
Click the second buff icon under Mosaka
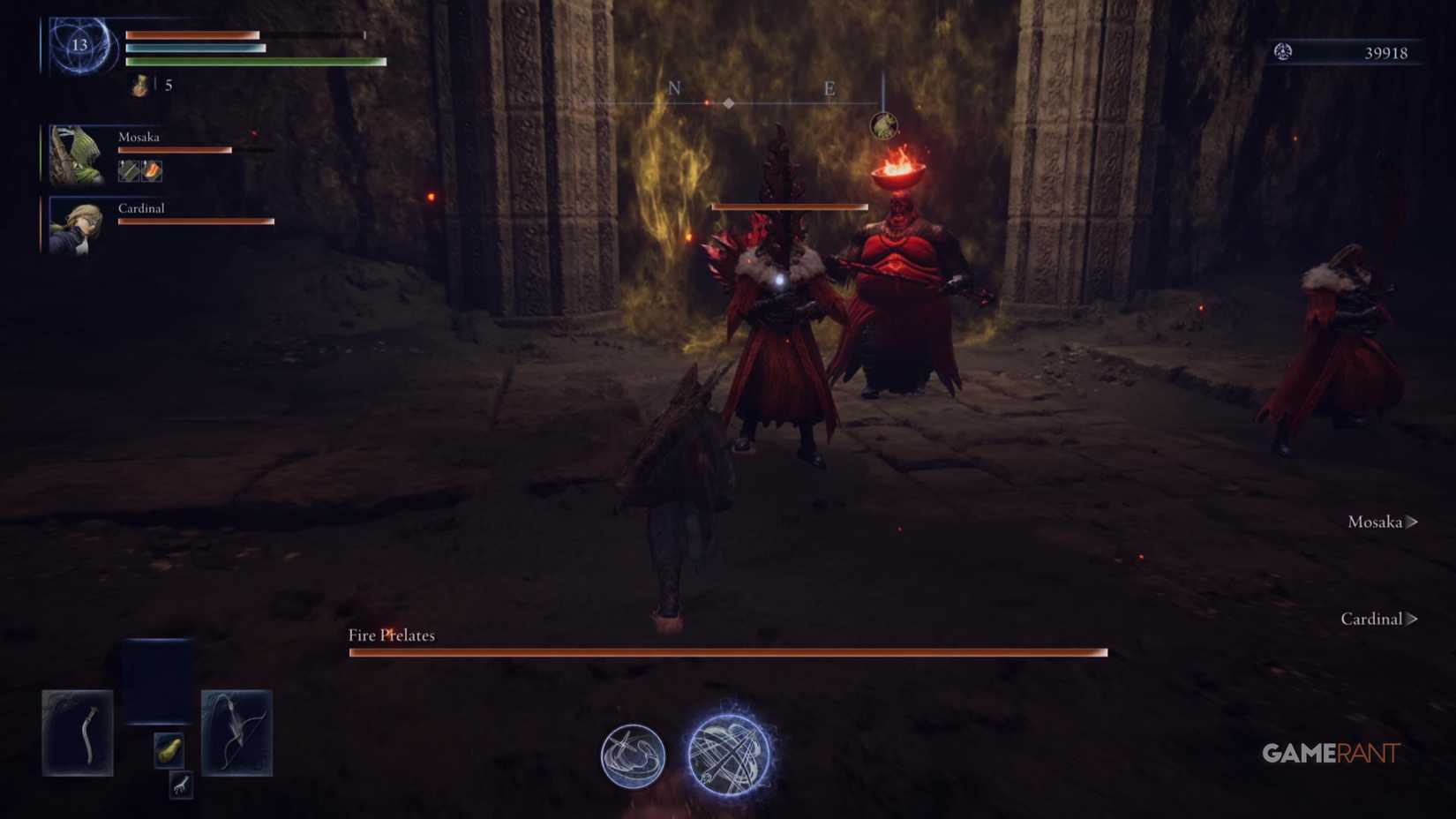click(x=150, y=171)
